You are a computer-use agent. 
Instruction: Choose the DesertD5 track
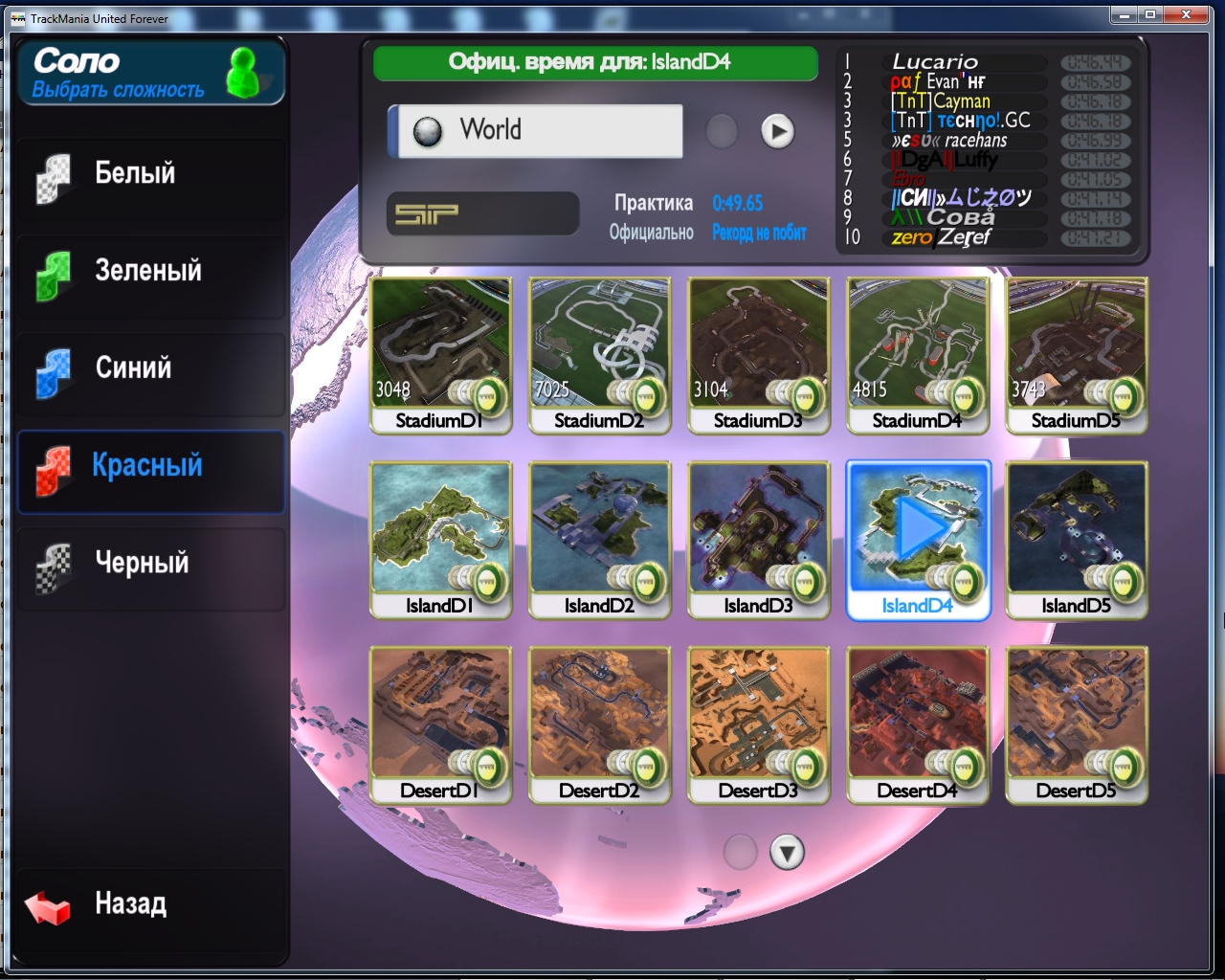point(1076,724)
